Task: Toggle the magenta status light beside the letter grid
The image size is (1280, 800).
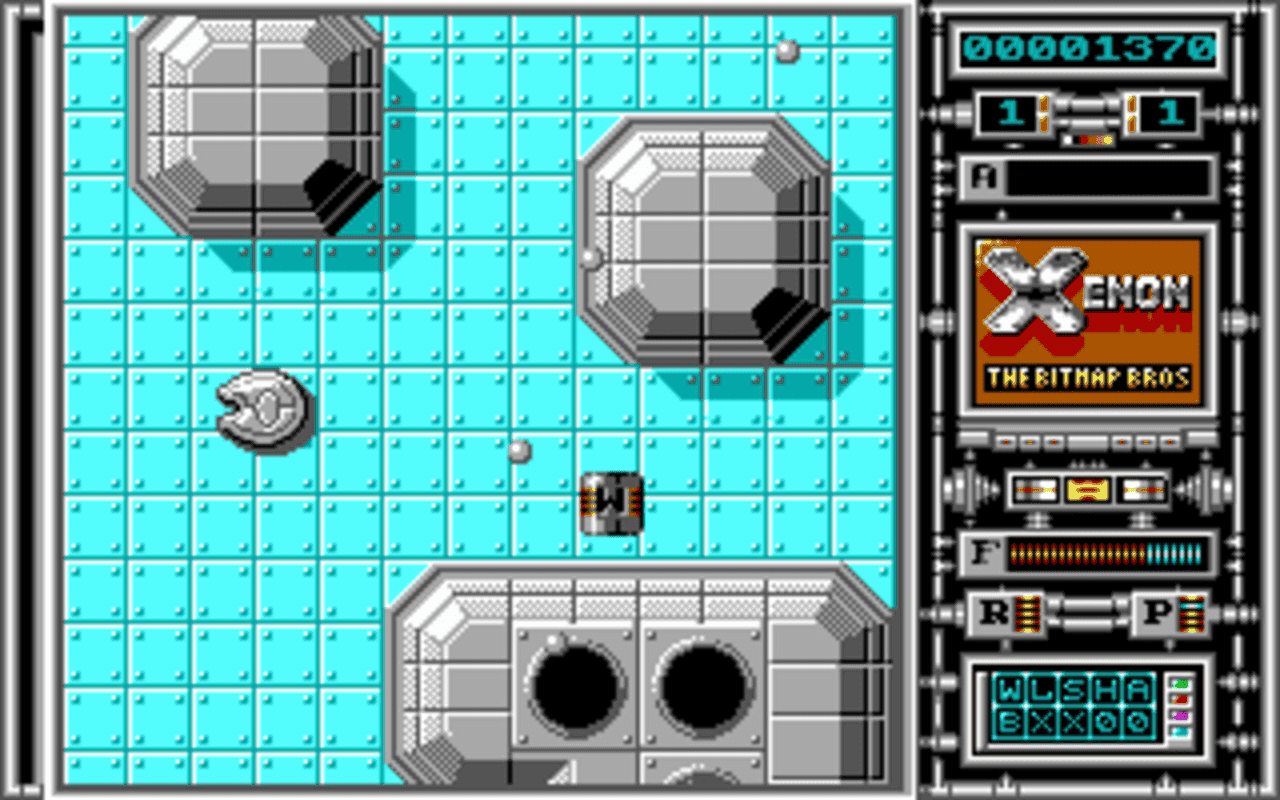Action: (1180, 715)
